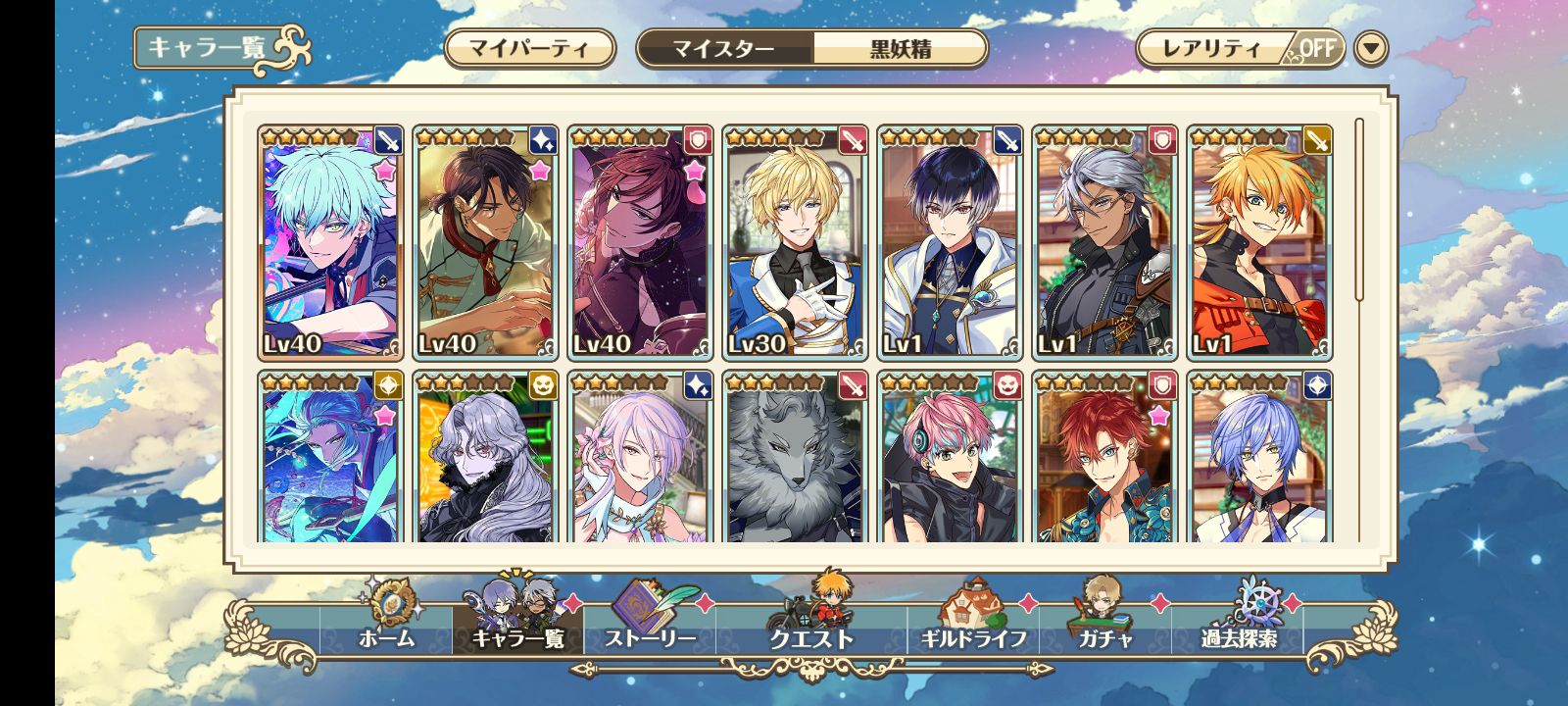Select the mint-haired Lv40 character card
Image resolution: width=1568 pixels, height=706 pixels.
pyautogui.click(x=331, y=242)
